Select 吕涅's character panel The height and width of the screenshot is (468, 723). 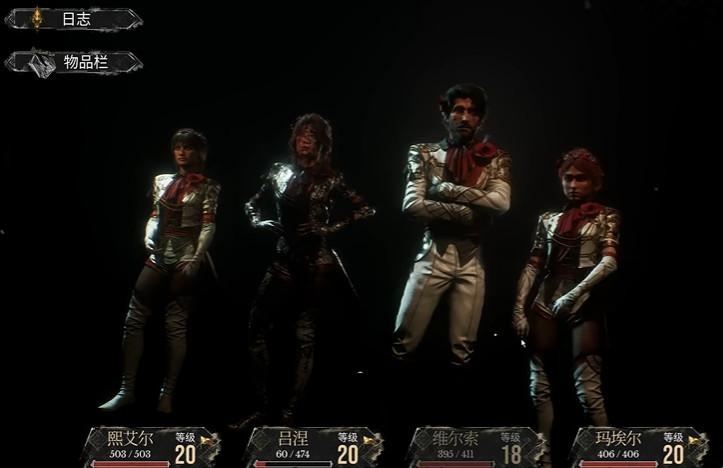pos(314,446)
